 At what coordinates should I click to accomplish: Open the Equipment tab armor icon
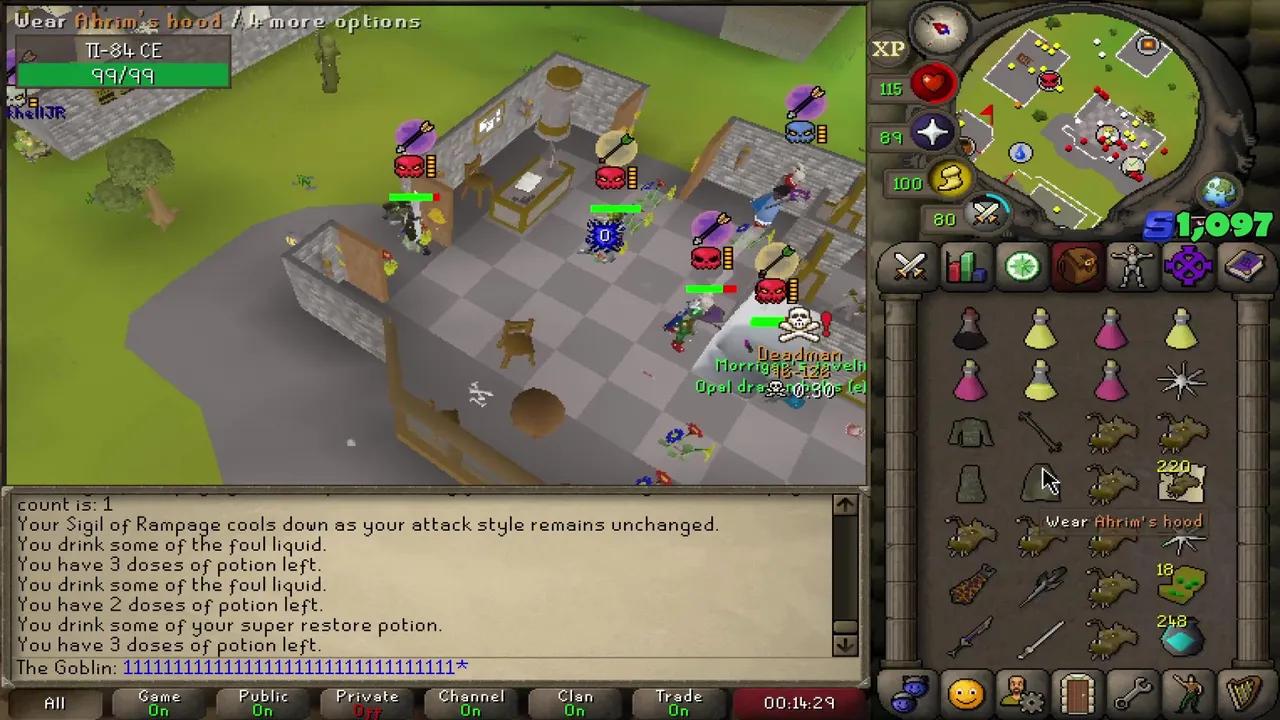point(1133,264)
